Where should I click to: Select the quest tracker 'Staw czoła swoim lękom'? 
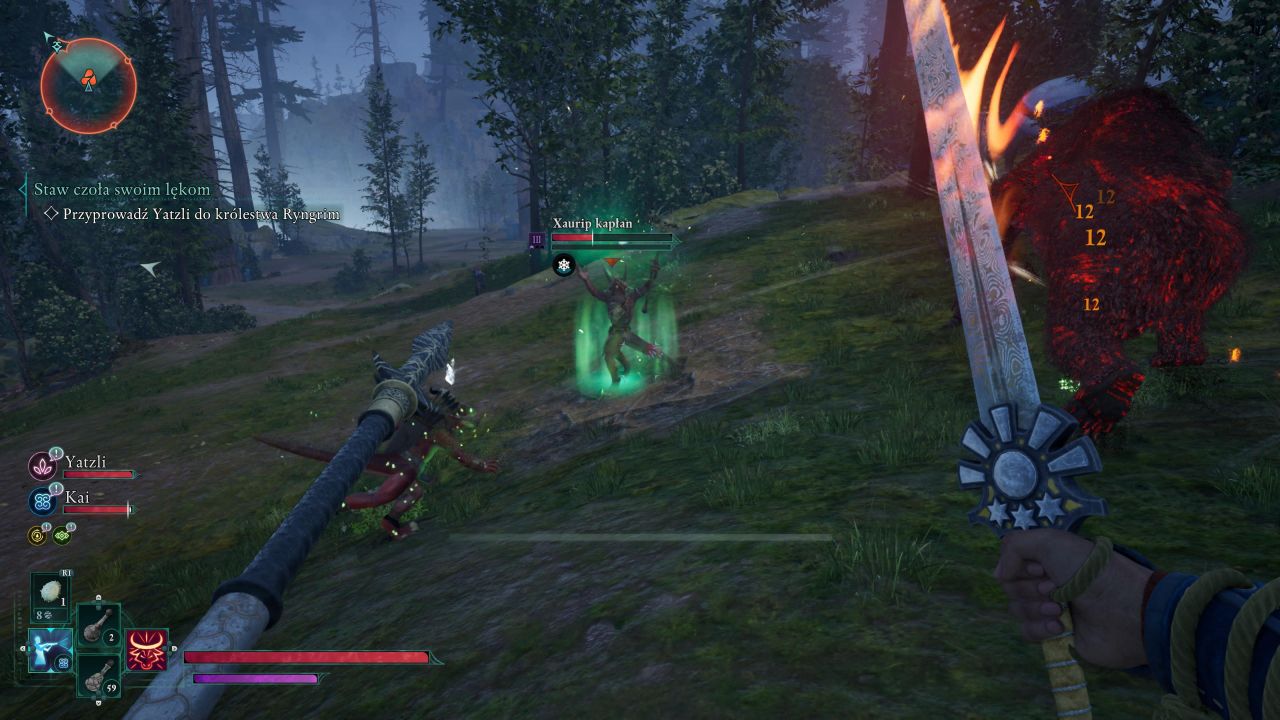122,189
